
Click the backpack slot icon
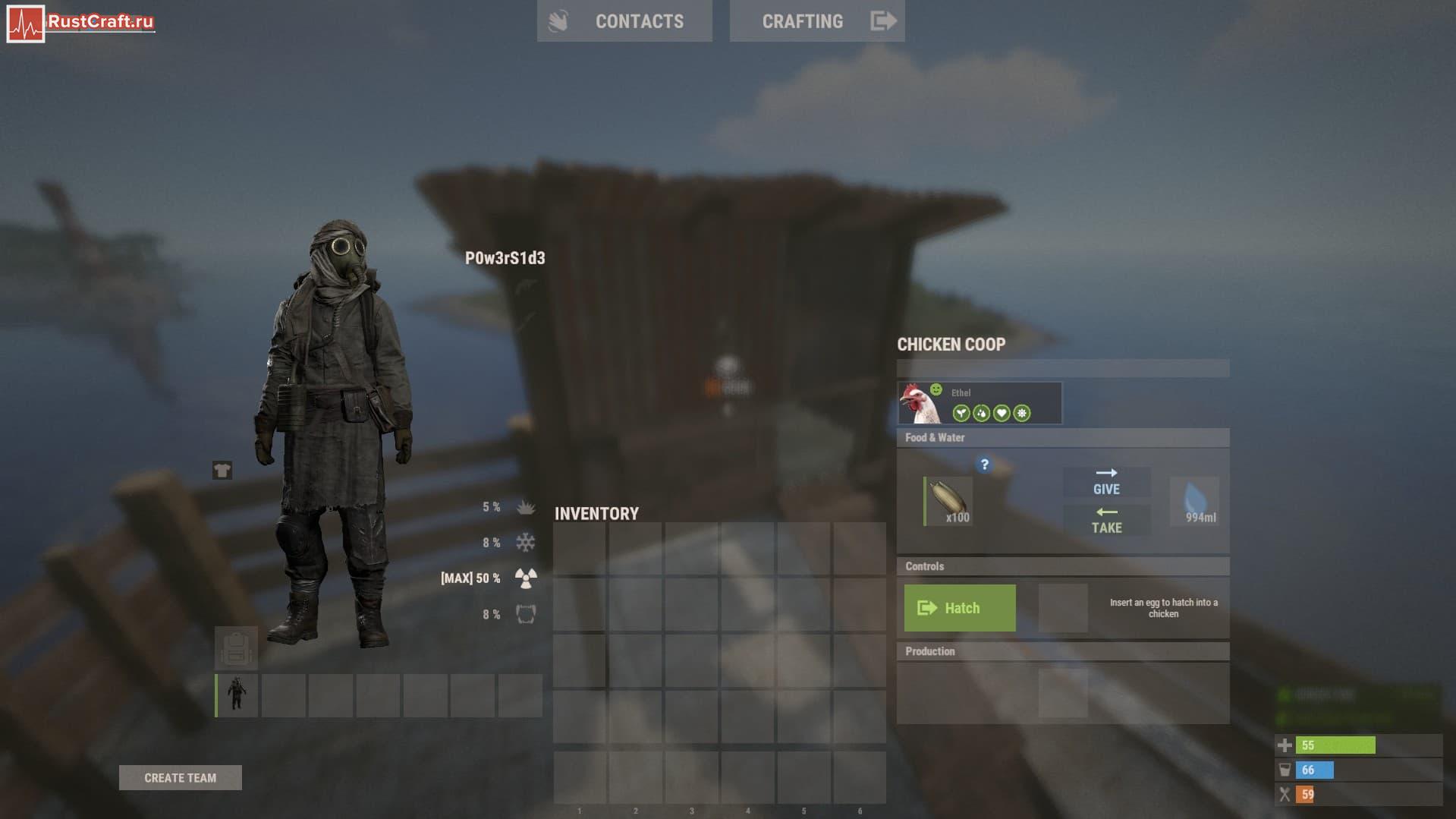click(x=236, y=647)
